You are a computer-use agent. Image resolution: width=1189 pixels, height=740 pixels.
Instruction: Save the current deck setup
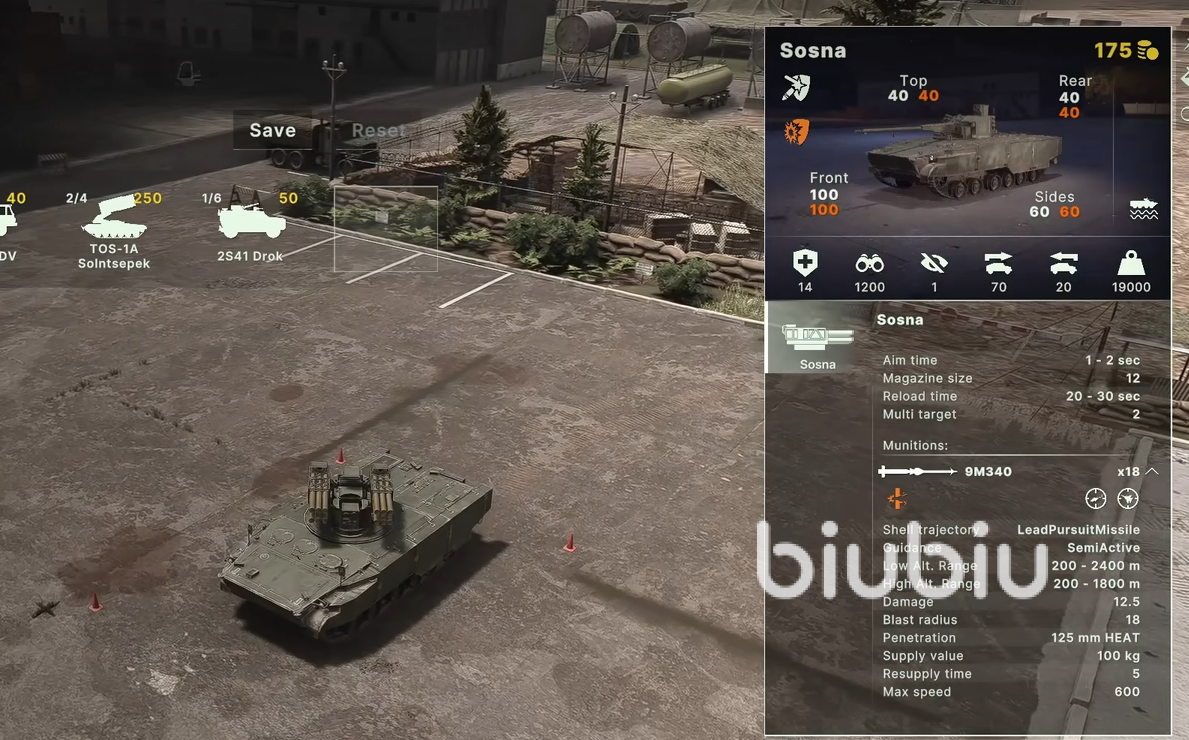(272, 130)
